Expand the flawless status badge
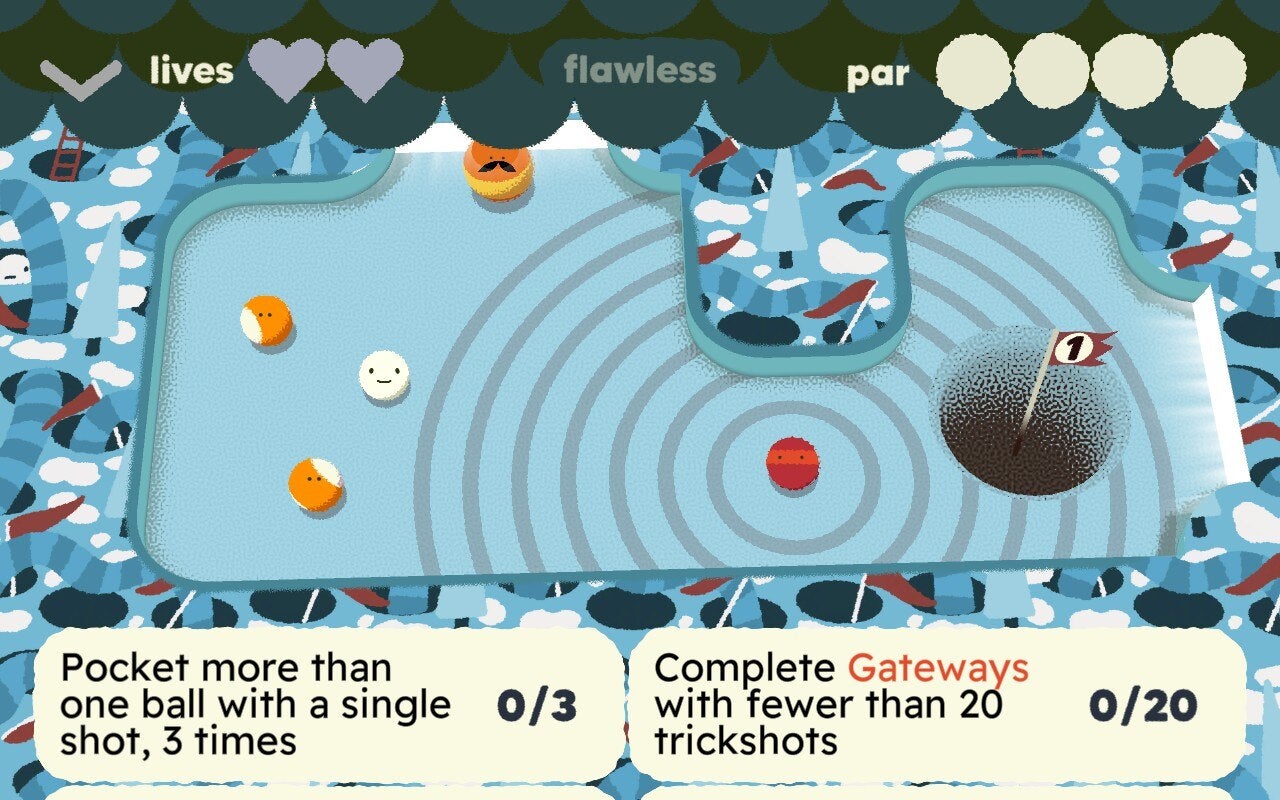Image resolution: width=1280 pixels, height=800 pixels. tap(638, 70)
